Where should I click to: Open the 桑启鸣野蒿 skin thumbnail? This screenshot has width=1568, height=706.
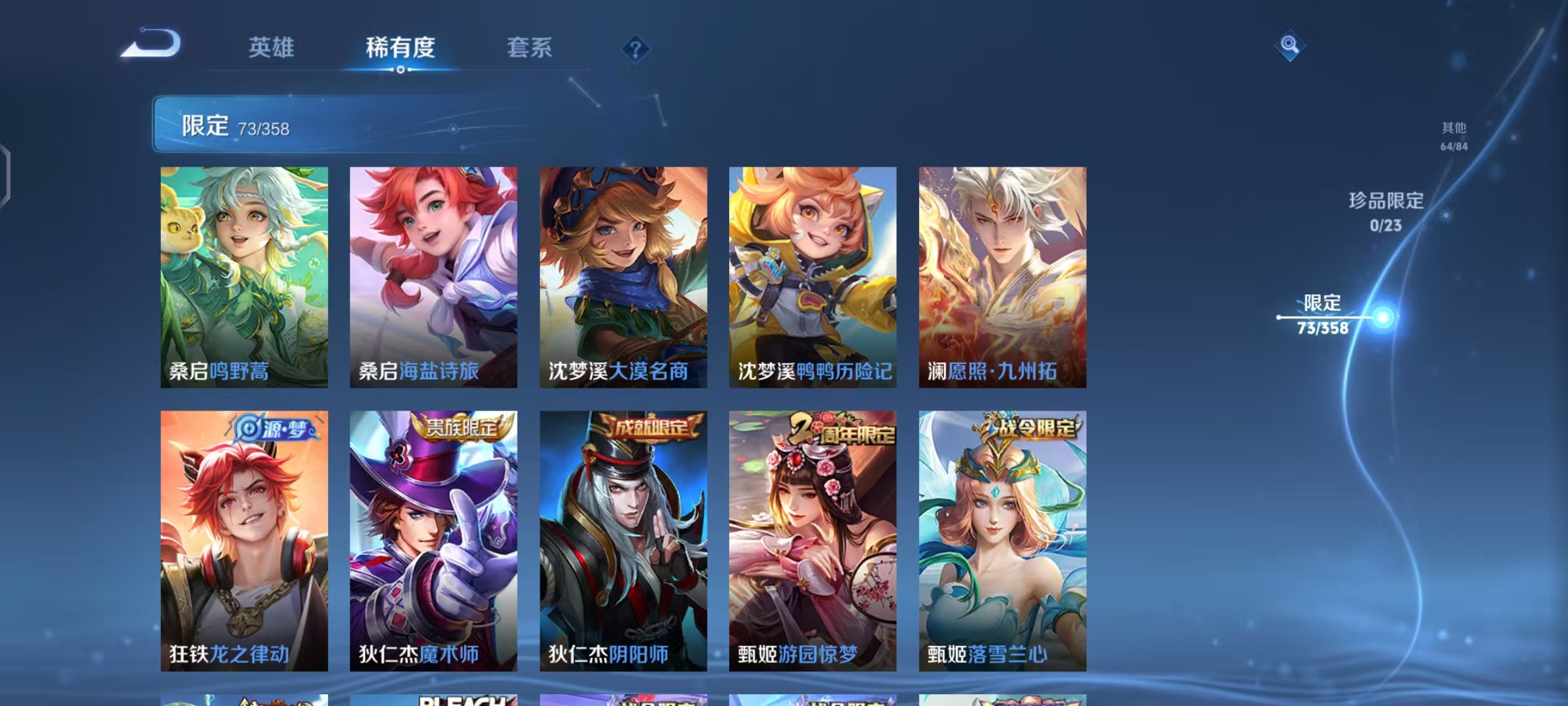[245, 275]
